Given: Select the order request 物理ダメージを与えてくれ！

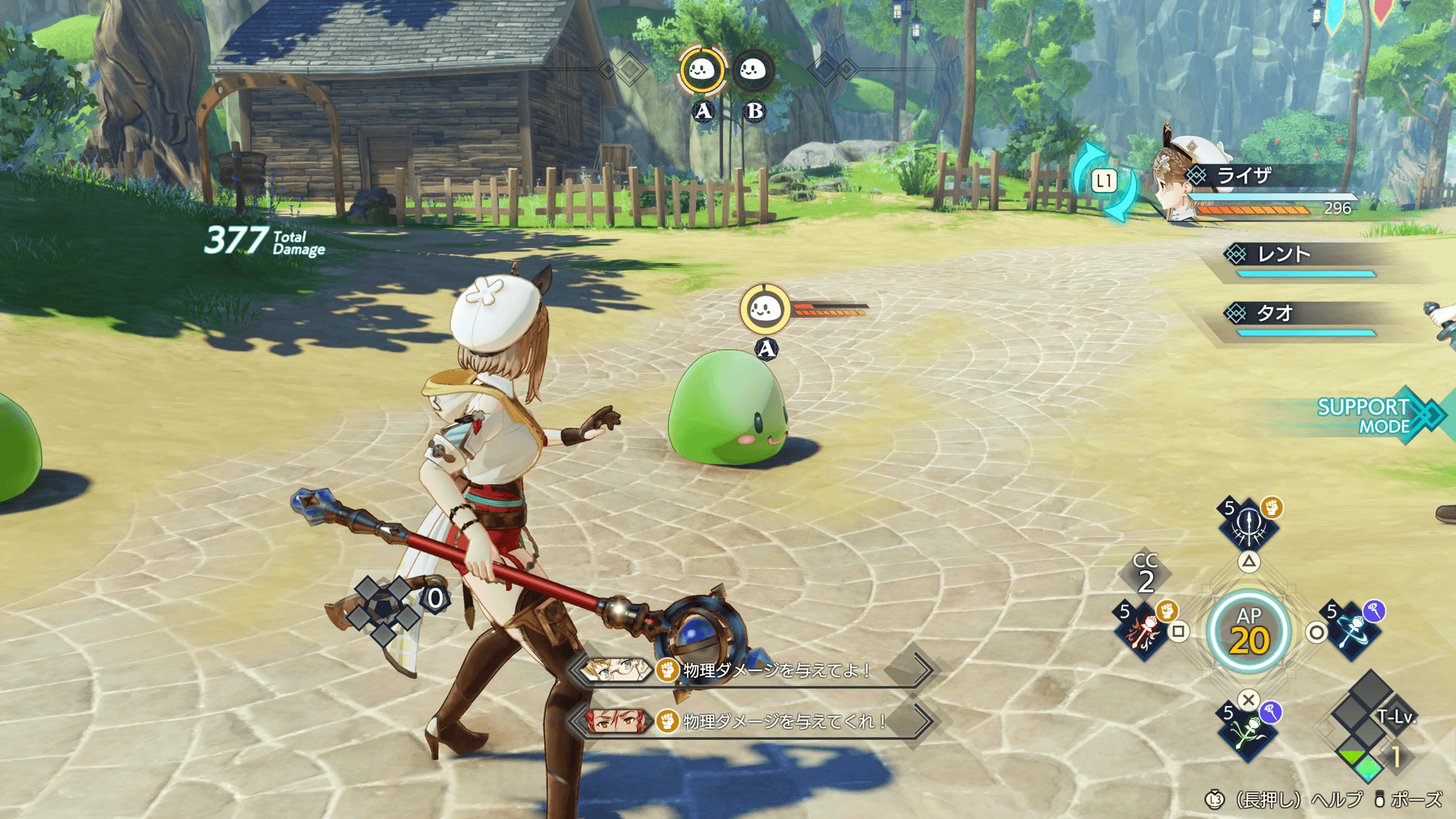Looking at the screenshot, I should [x=755, y=721].
